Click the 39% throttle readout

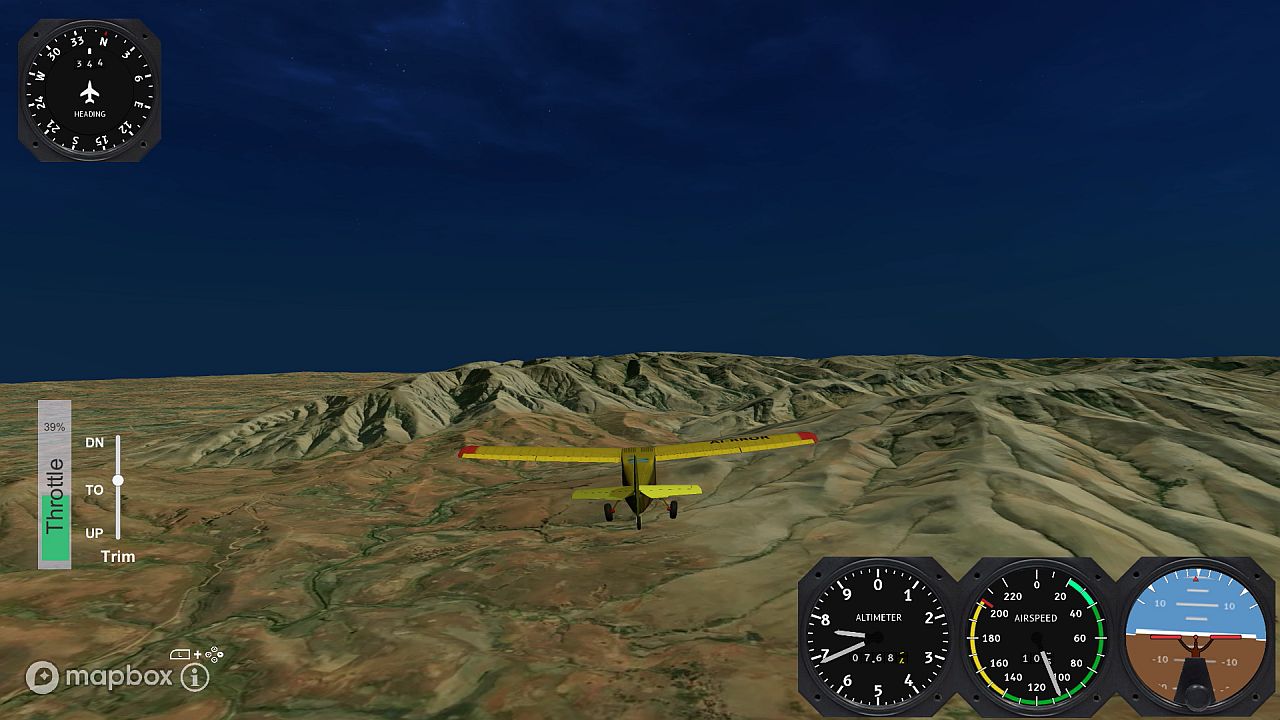[55, 428]
